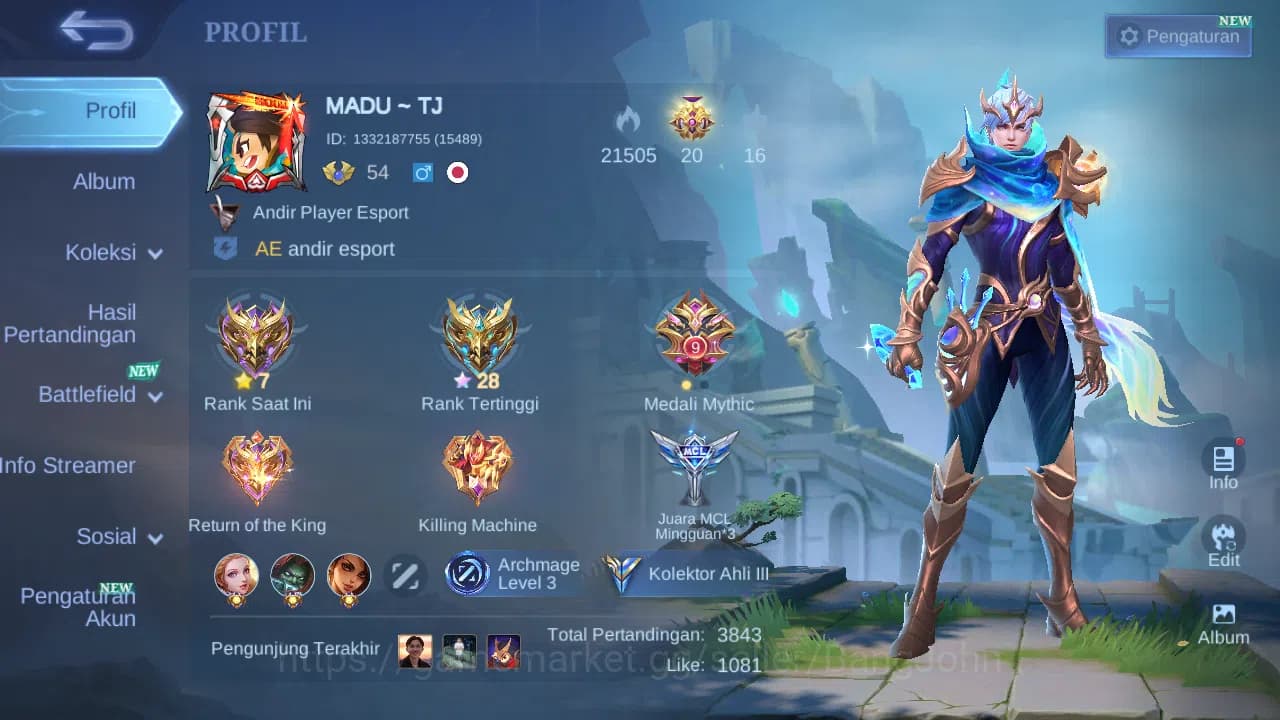
Task: Expand the Battlefield section
Action: 99,394
